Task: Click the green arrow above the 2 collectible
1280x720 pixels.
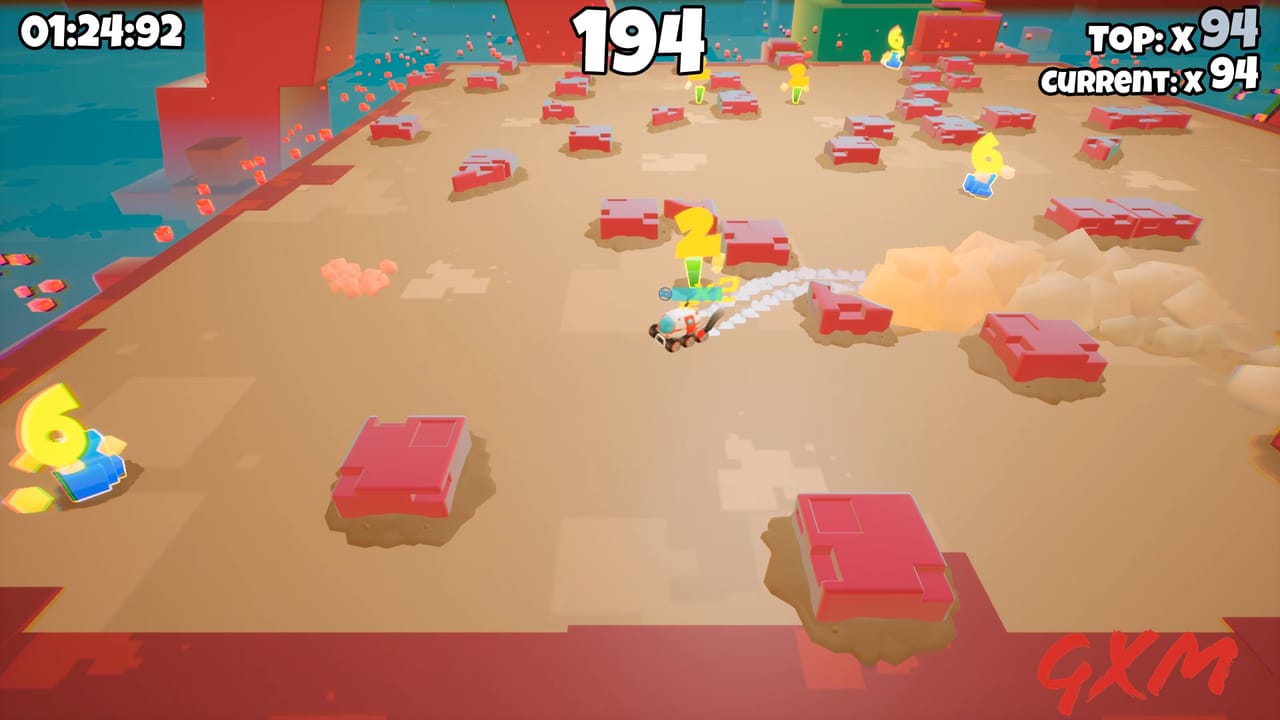Action: [692, 270]
